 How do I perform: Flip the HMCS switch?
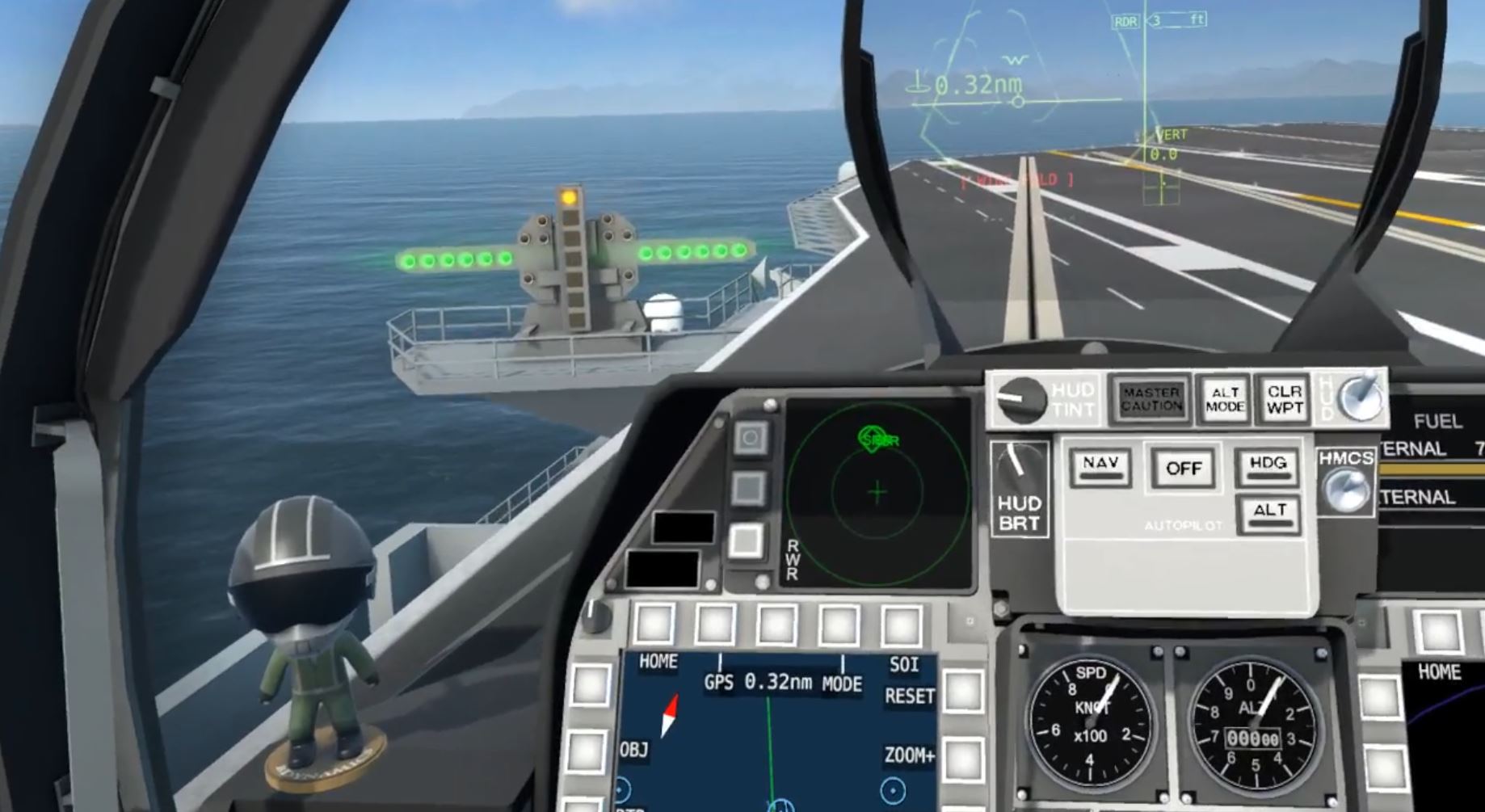point(1344,489)
